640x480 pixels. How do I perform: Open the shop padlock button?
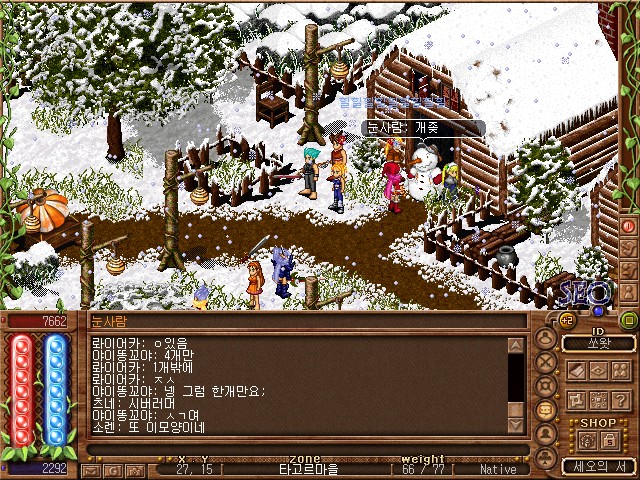tap(610, 440)
